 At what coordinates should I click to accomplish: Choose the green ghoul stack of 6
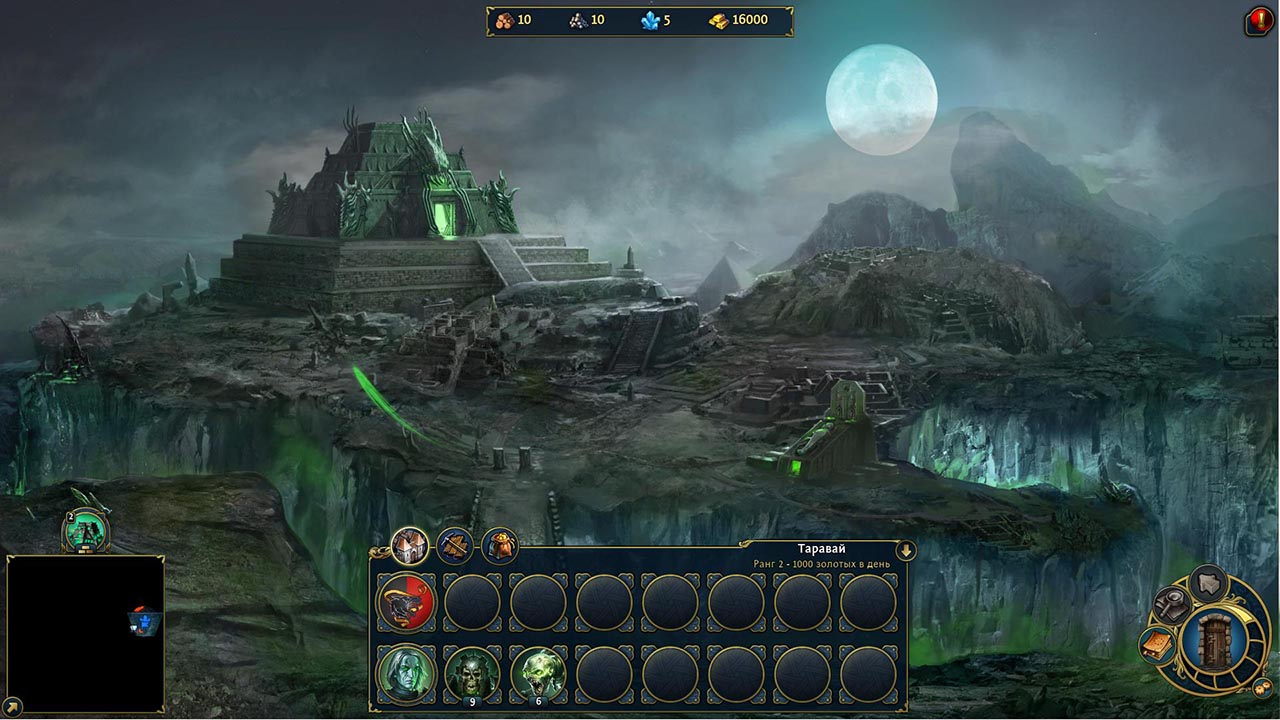click(x=538, y=674)
